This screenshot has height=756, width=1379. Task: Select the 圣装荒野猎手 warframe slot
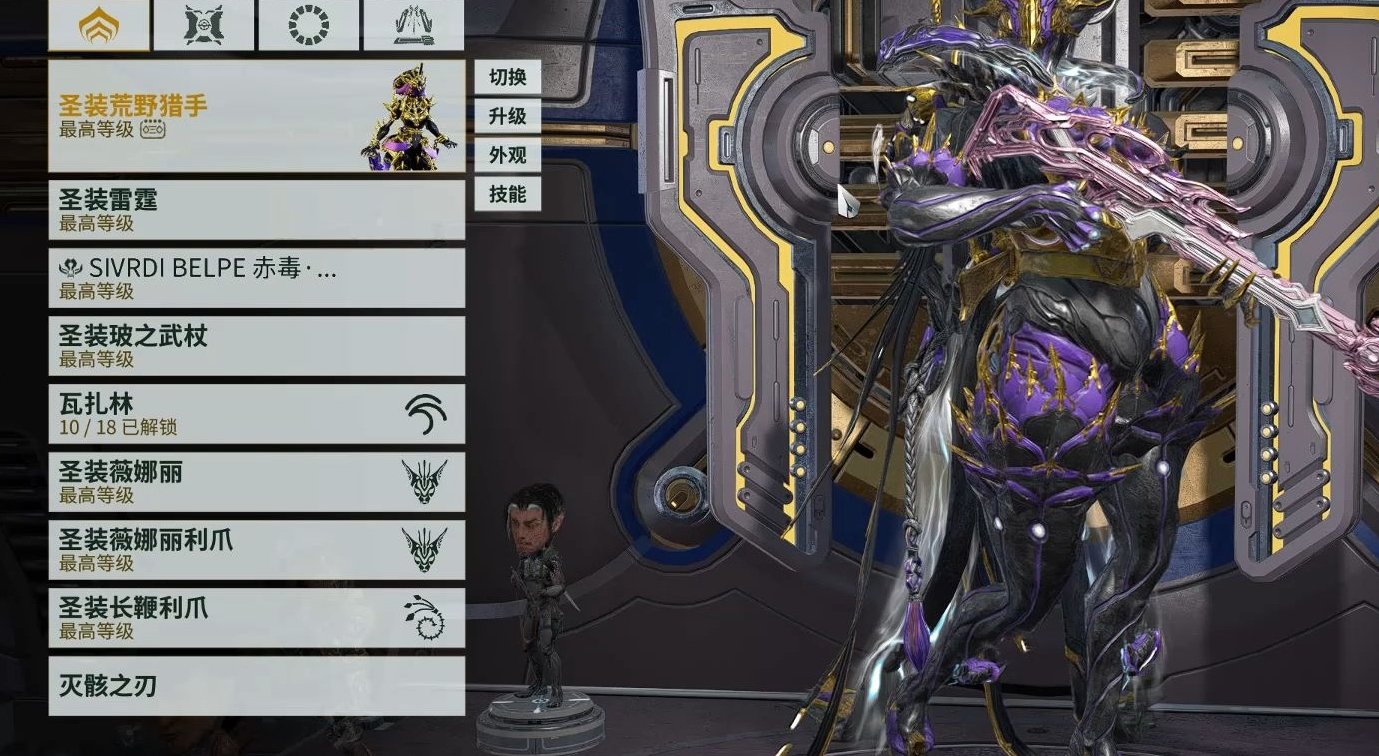tap(256, 116)
